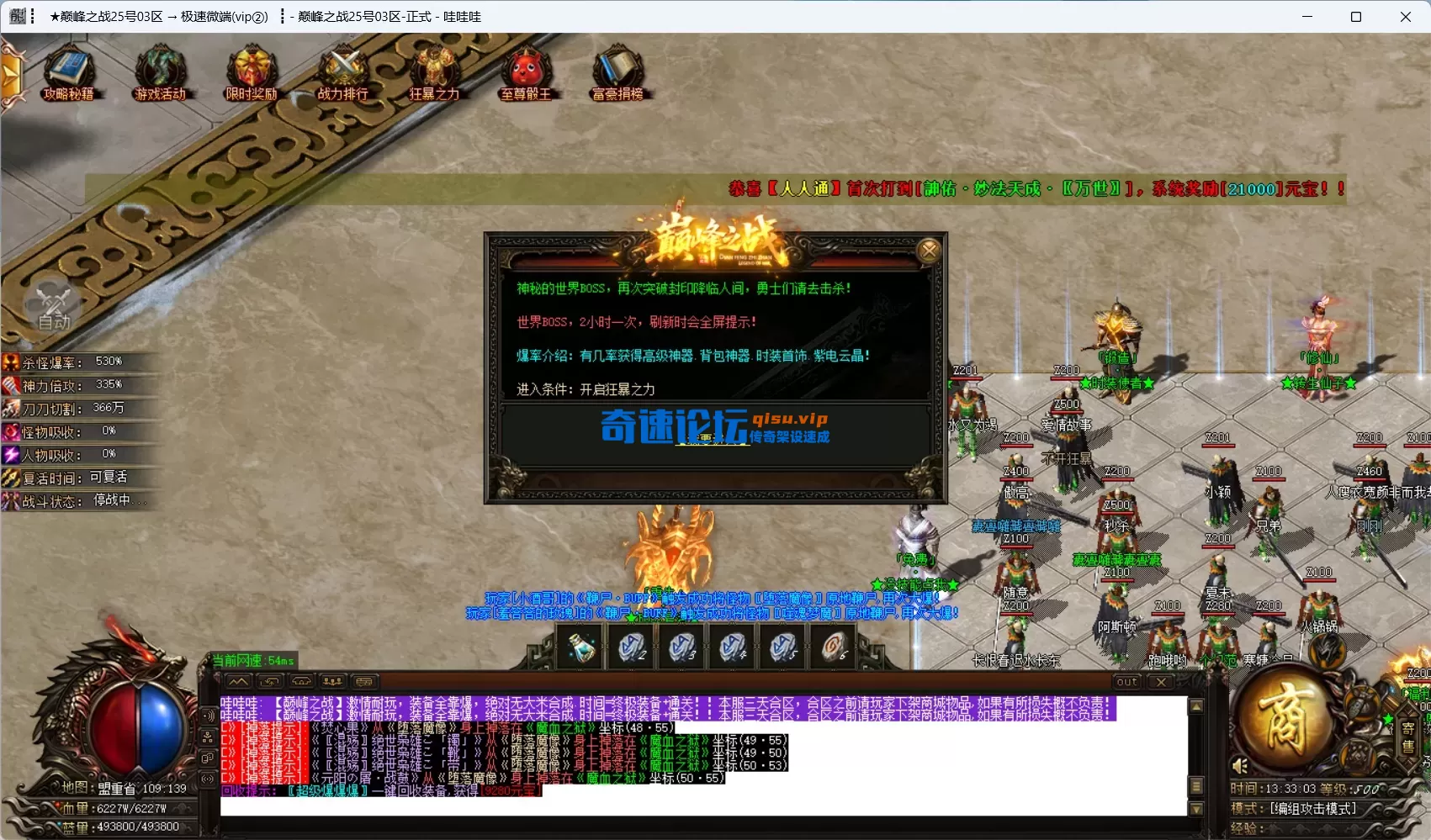The width and height of the screenshot is (1431, 840).
Task: Mute sound with the speaker icon
Action: tap(1240, 765)
